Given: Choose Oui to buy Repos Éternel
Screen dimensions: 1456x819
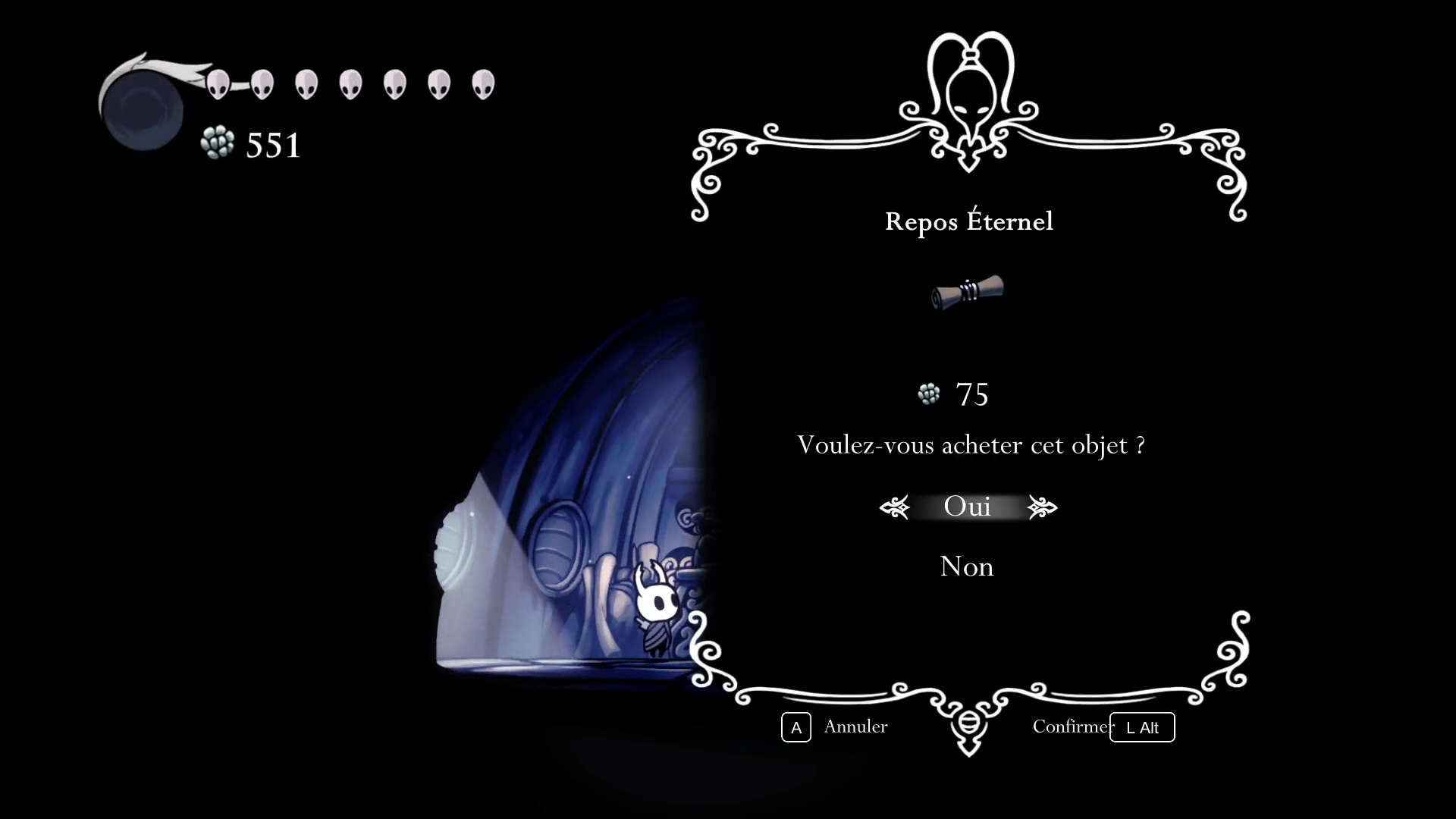Looking at the screenshot, I should pyautogui.click(x=967, y=507).
